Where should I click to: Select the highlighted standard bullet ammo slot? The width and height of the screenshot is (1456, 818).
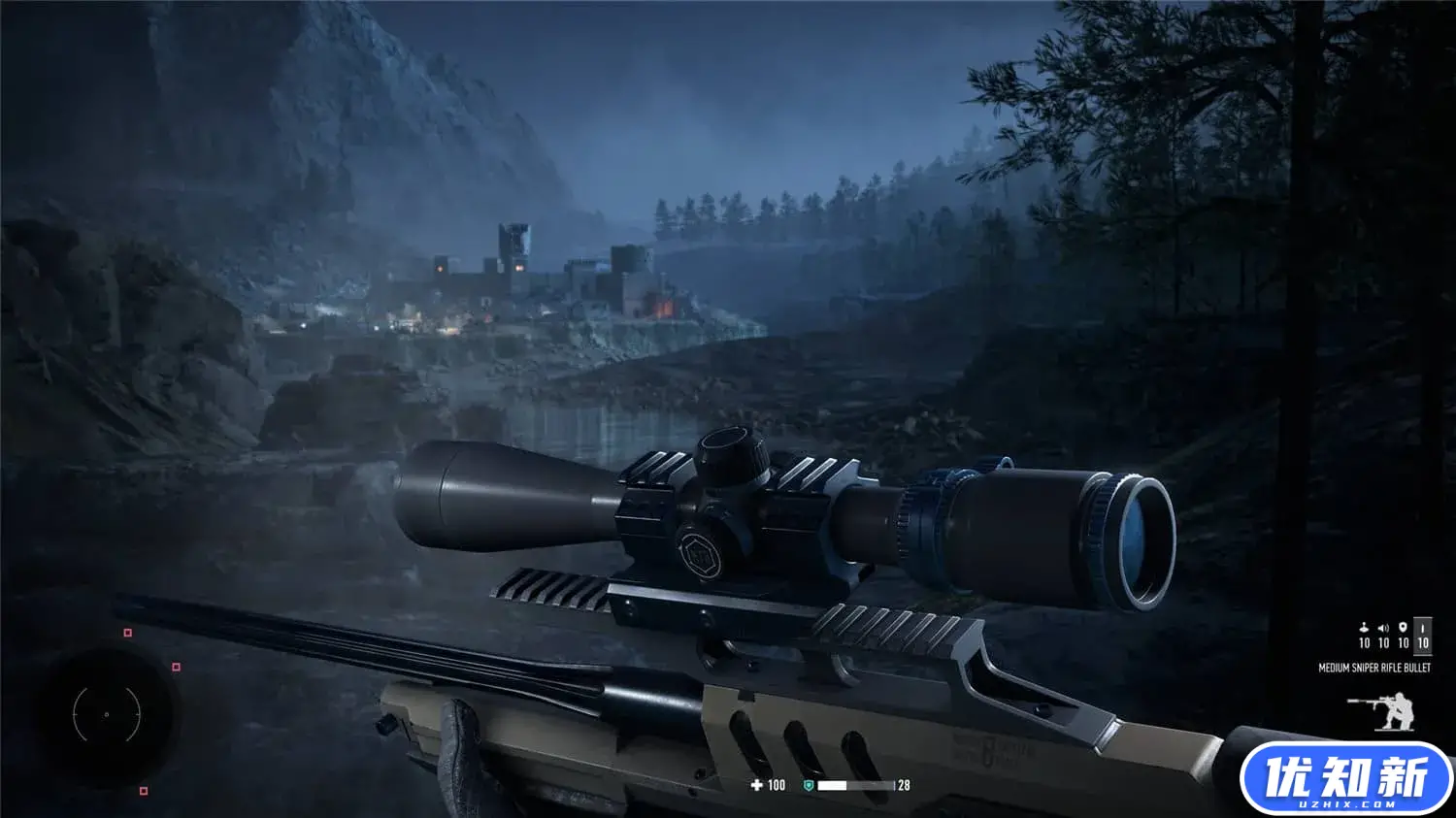click(x=1422, y=635)
